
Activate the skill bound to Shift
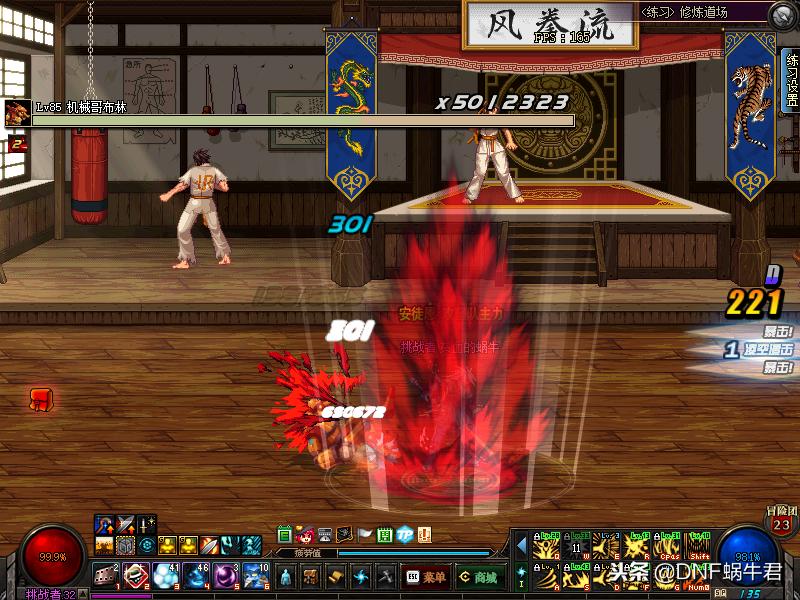tap(699, 547)
